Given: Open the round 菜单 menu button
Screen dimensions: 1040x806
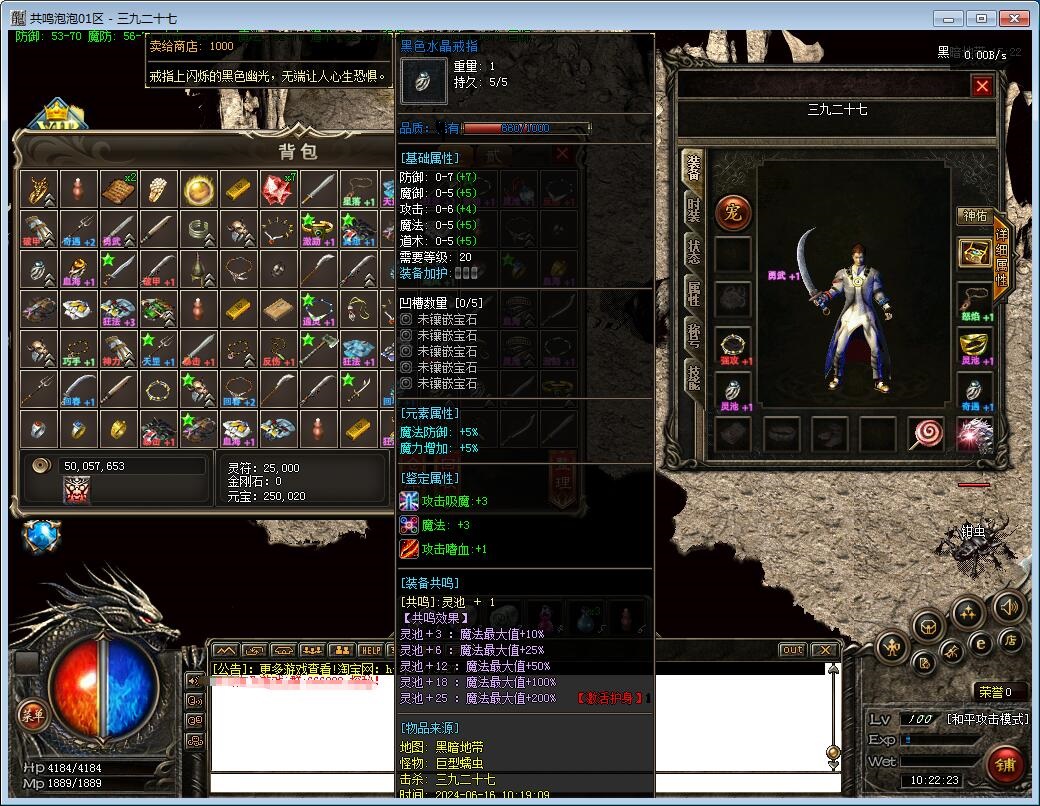Looking at the screenshot, I should coord(32,714).
